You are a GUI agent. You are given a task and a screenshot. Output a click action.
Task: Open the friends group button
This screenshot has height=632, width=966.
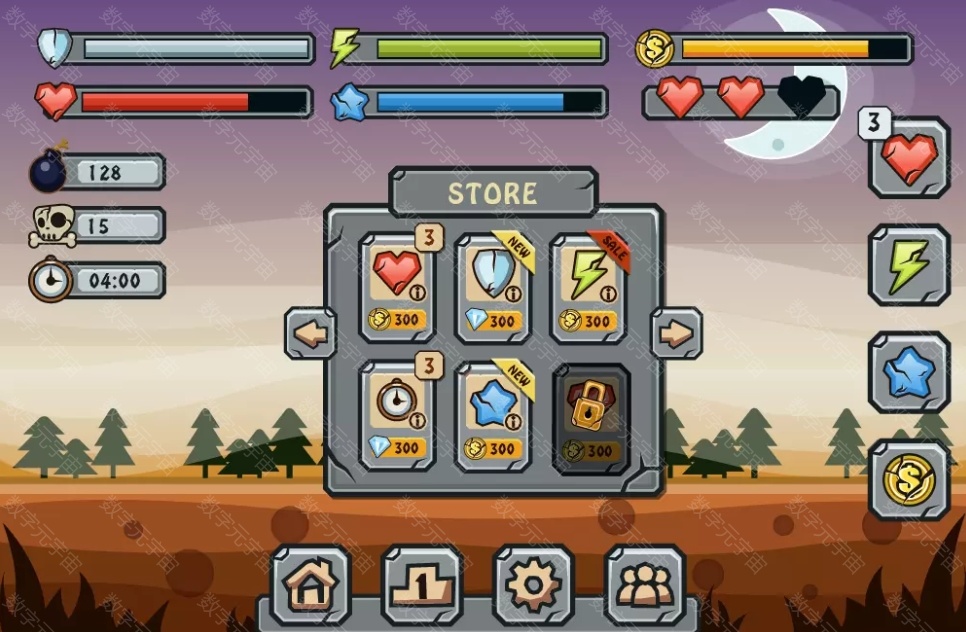(645, 584)
